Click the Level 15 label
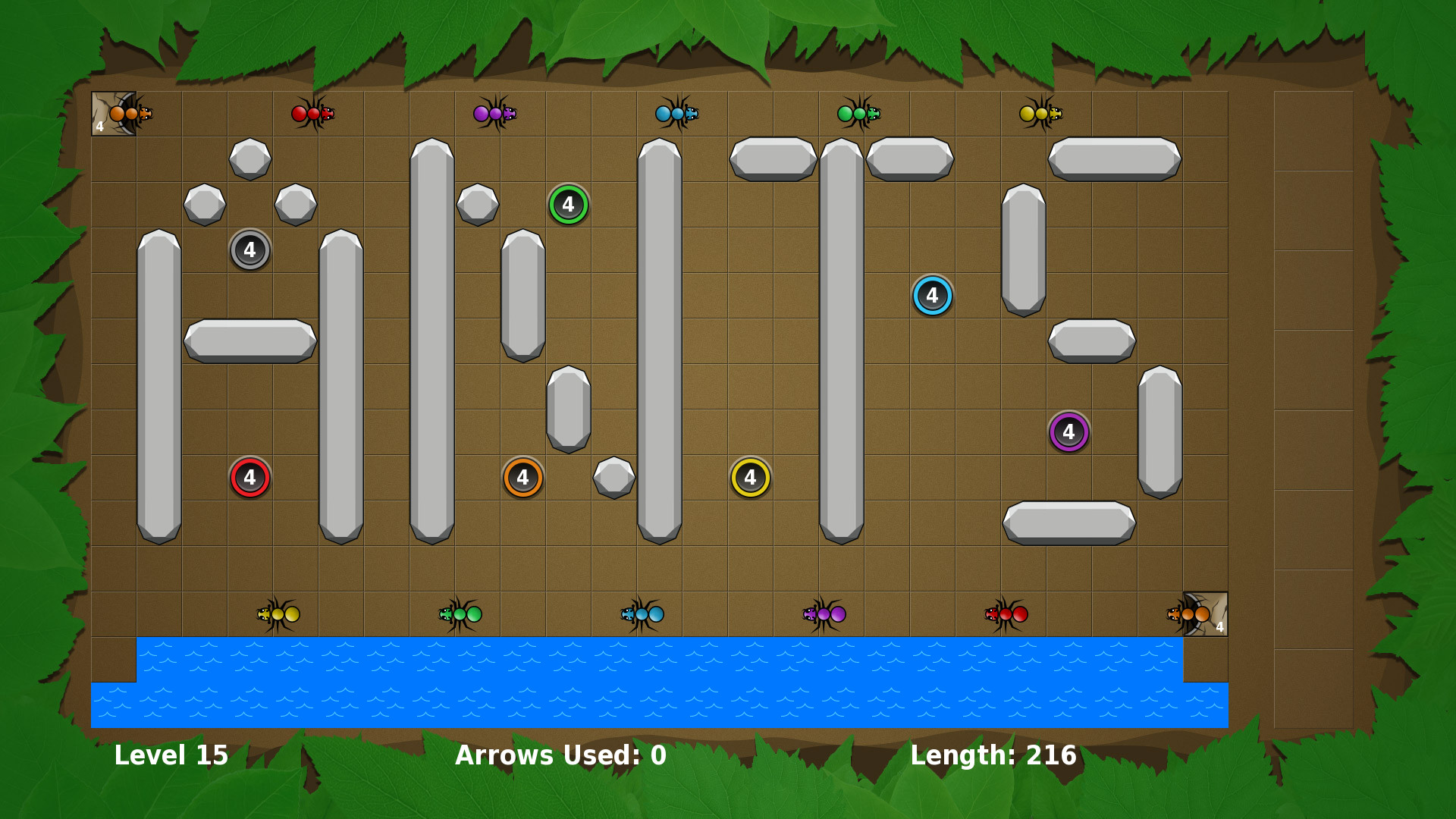 click(171, 755)
